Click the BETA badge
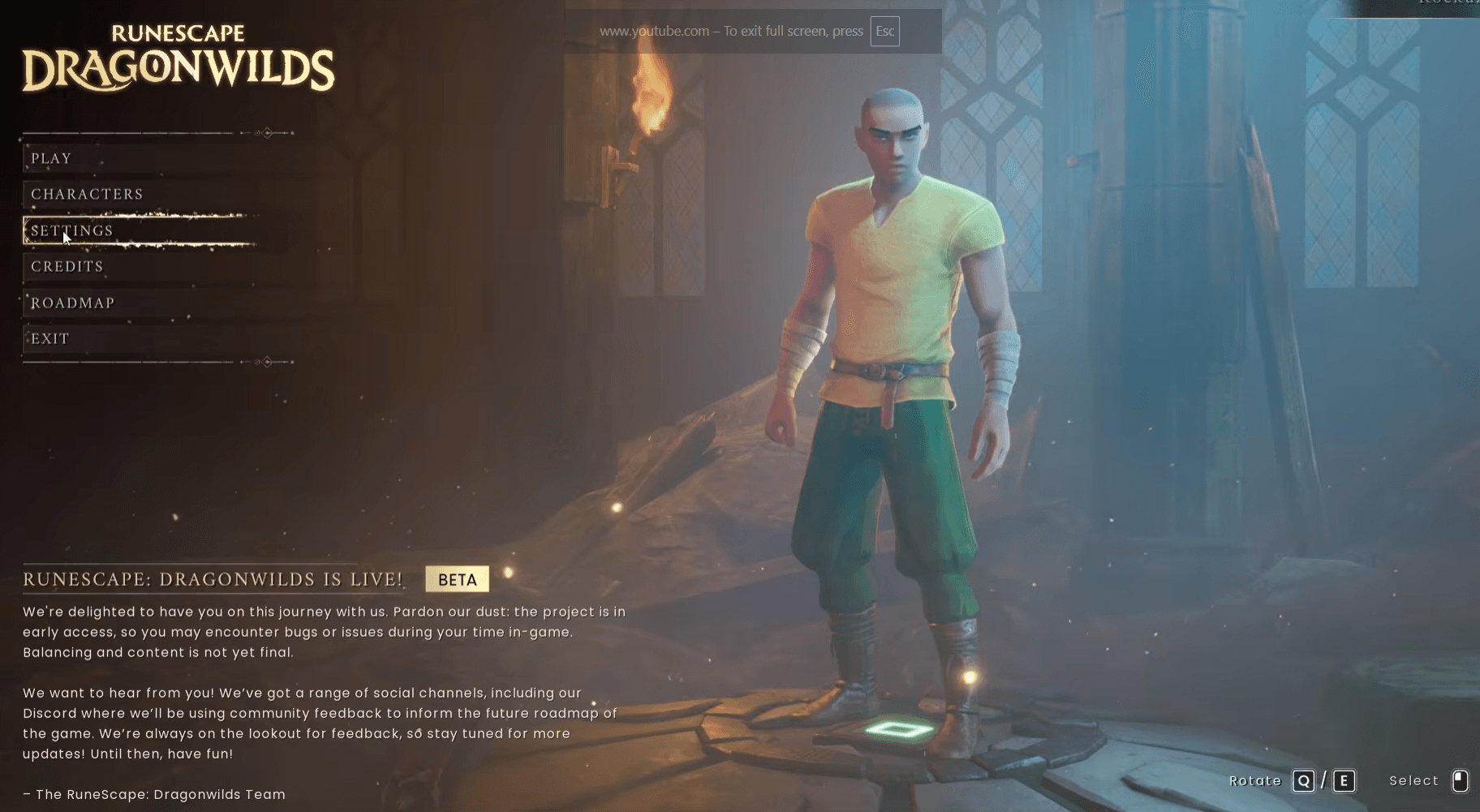This screenshot has width=1480, height=812. point(456,578)
